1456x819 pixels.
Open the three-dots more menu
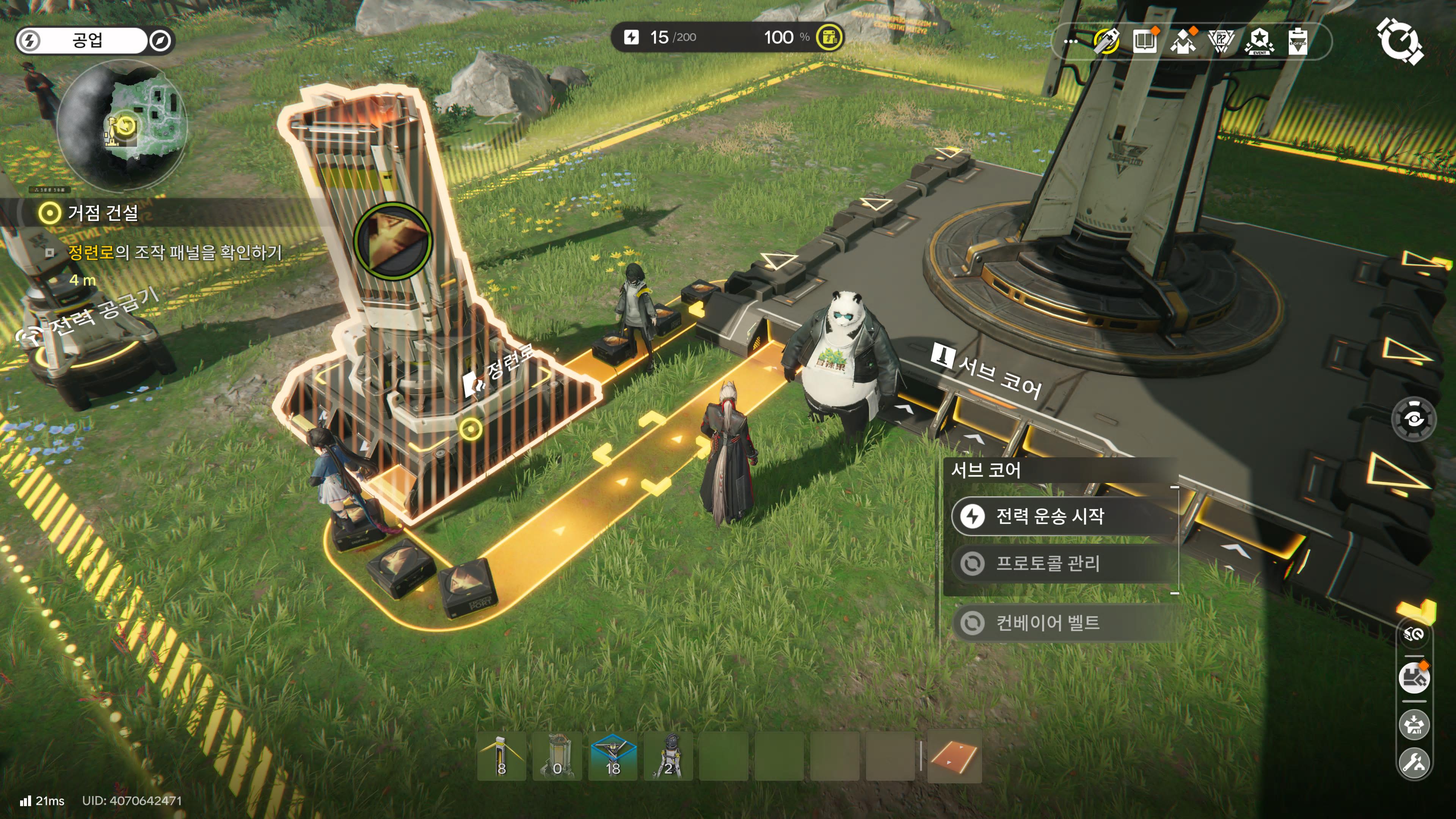[1070, 41]
